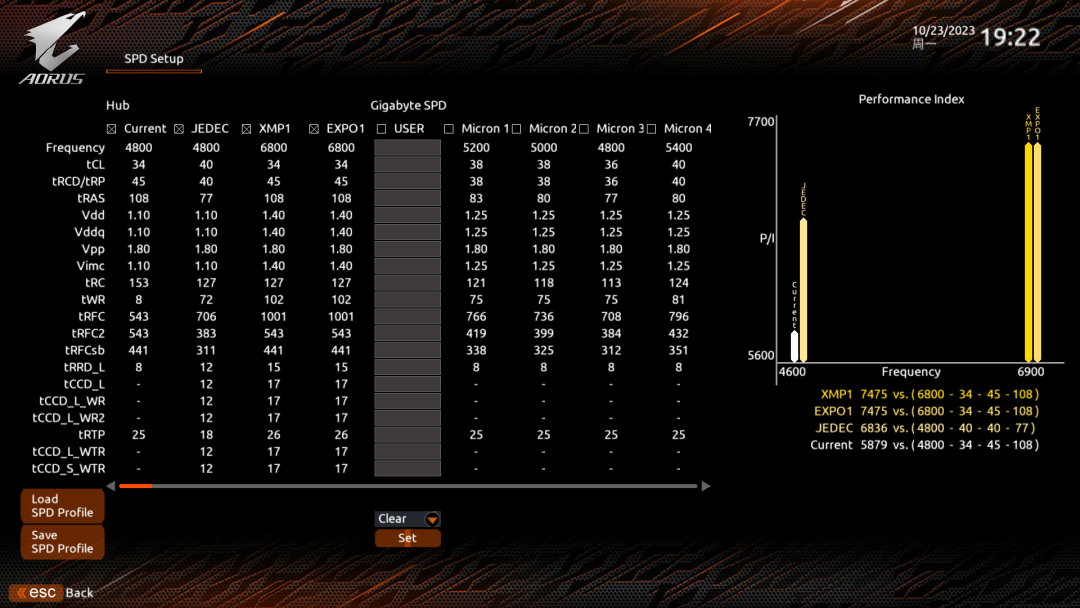Toggle the EXPO1 profile checkbox
The image size is (1080, 608).
314,129
